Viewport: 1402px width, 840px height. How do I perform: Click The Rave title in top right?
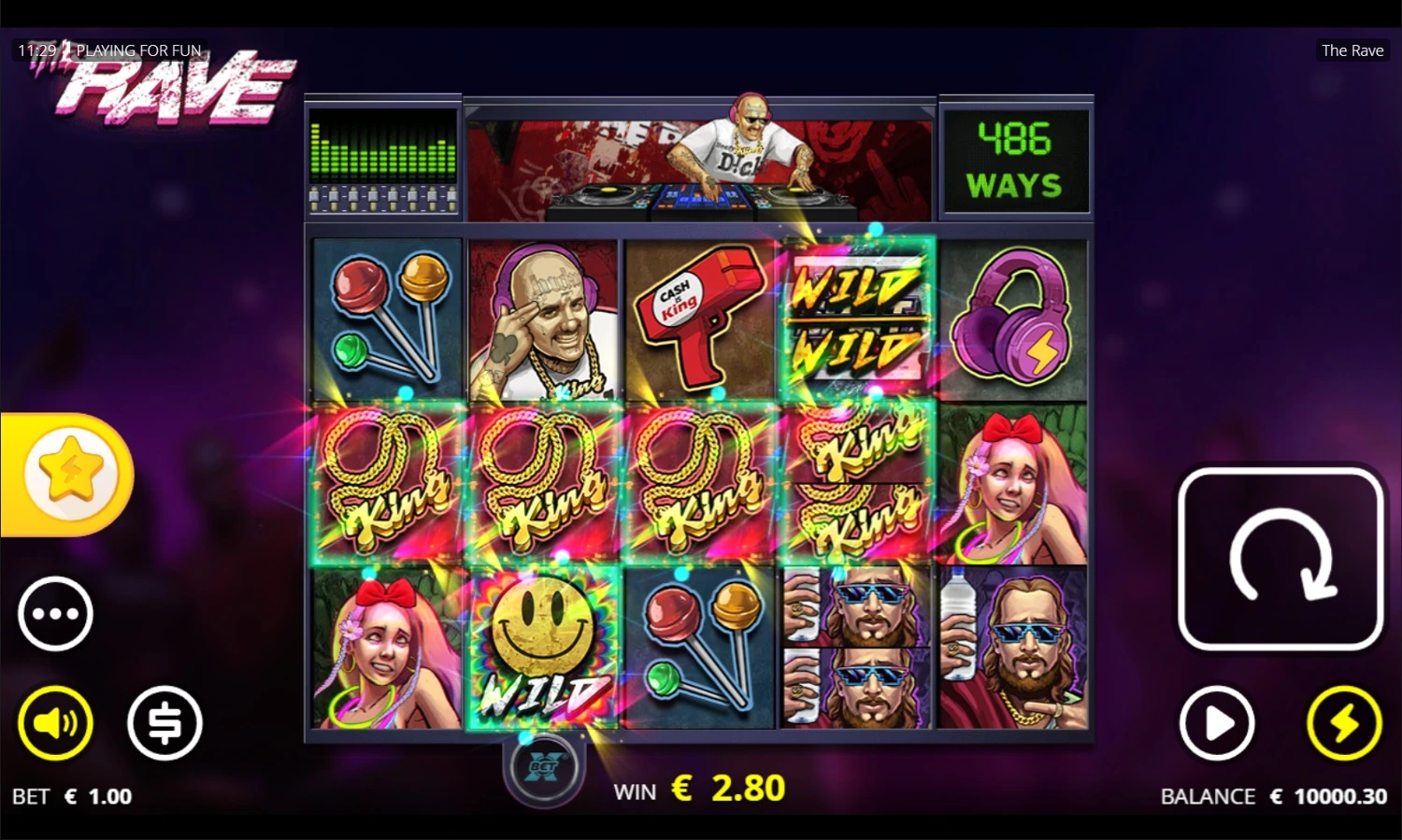point(1352,50)
